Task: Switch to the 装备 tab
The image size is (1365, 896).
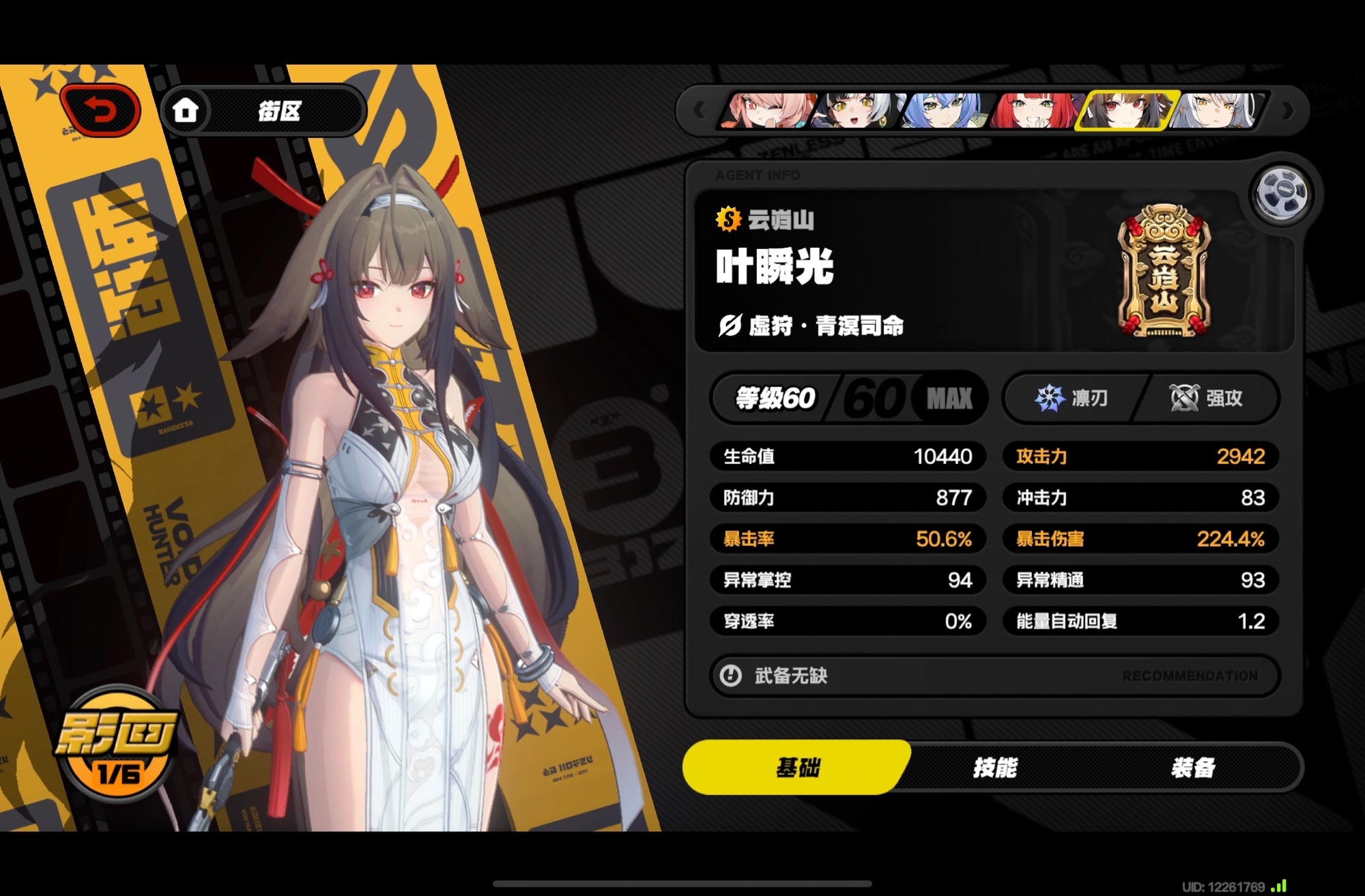Action: [1193, 768]
